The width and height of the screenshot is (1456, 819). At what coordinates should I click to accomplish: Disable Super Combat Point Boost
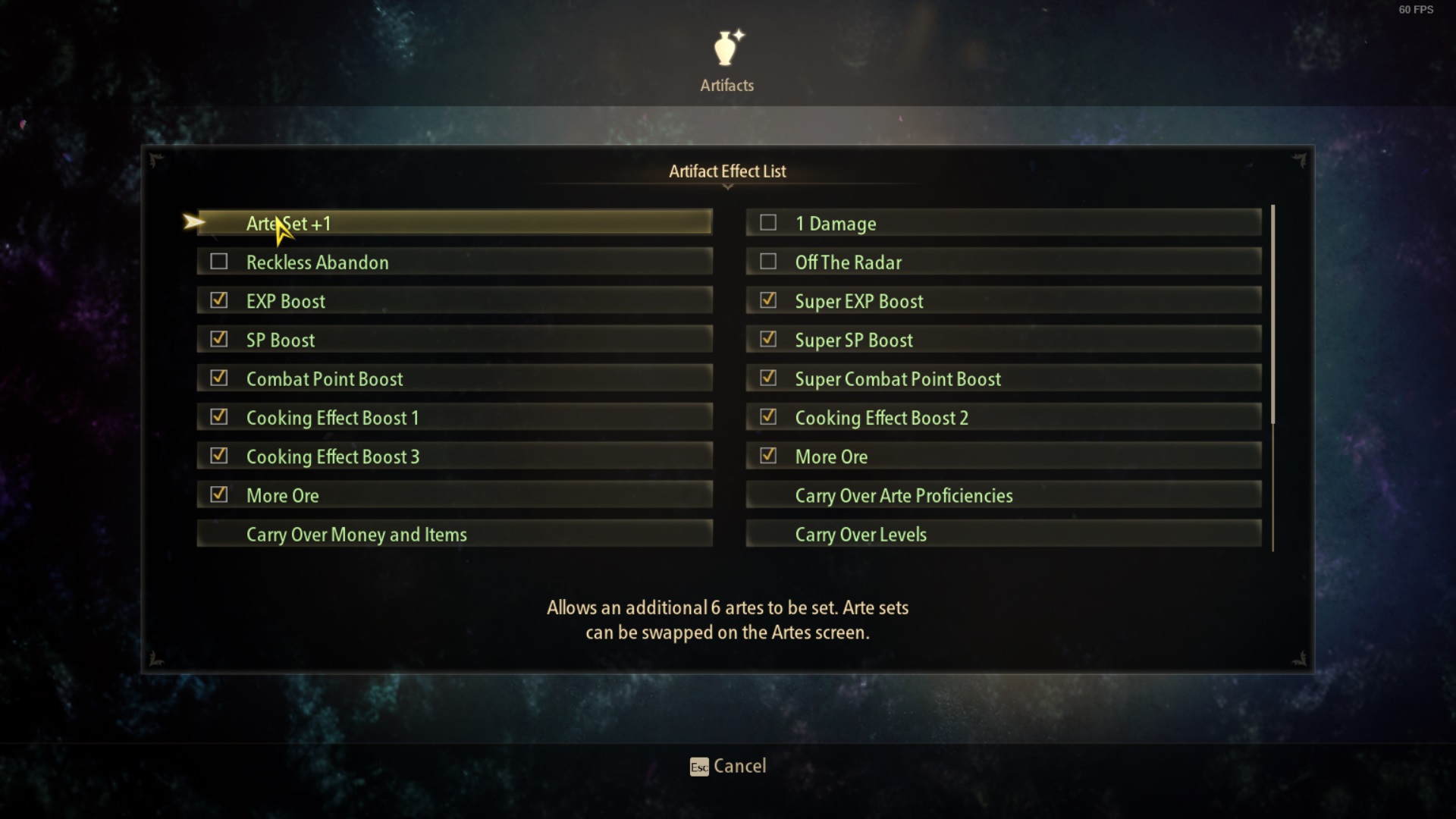click(x=768, y=378)
